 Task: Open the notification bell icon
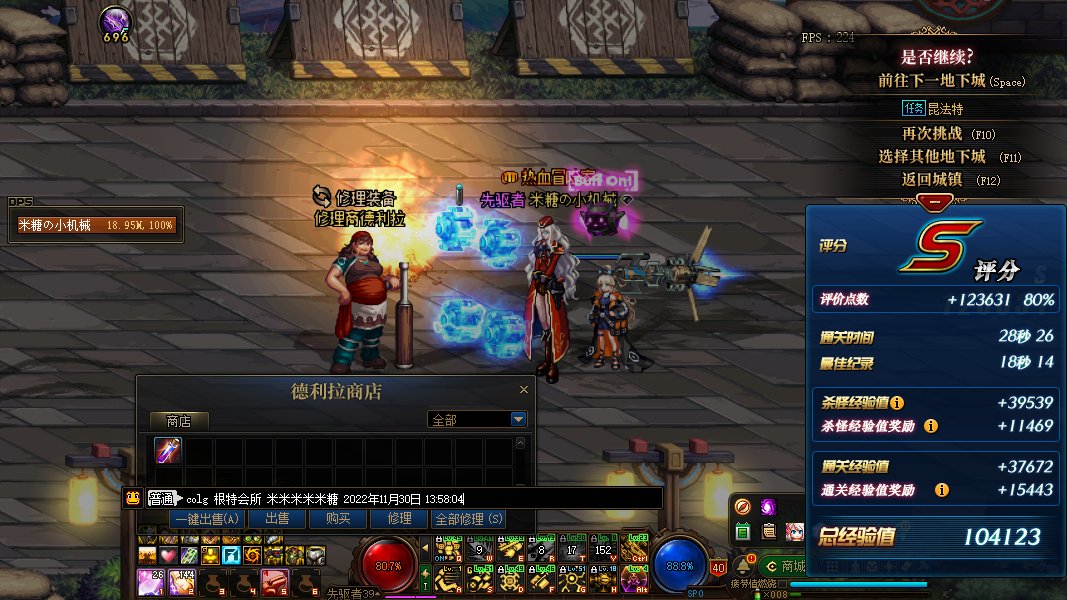point(743,565)
